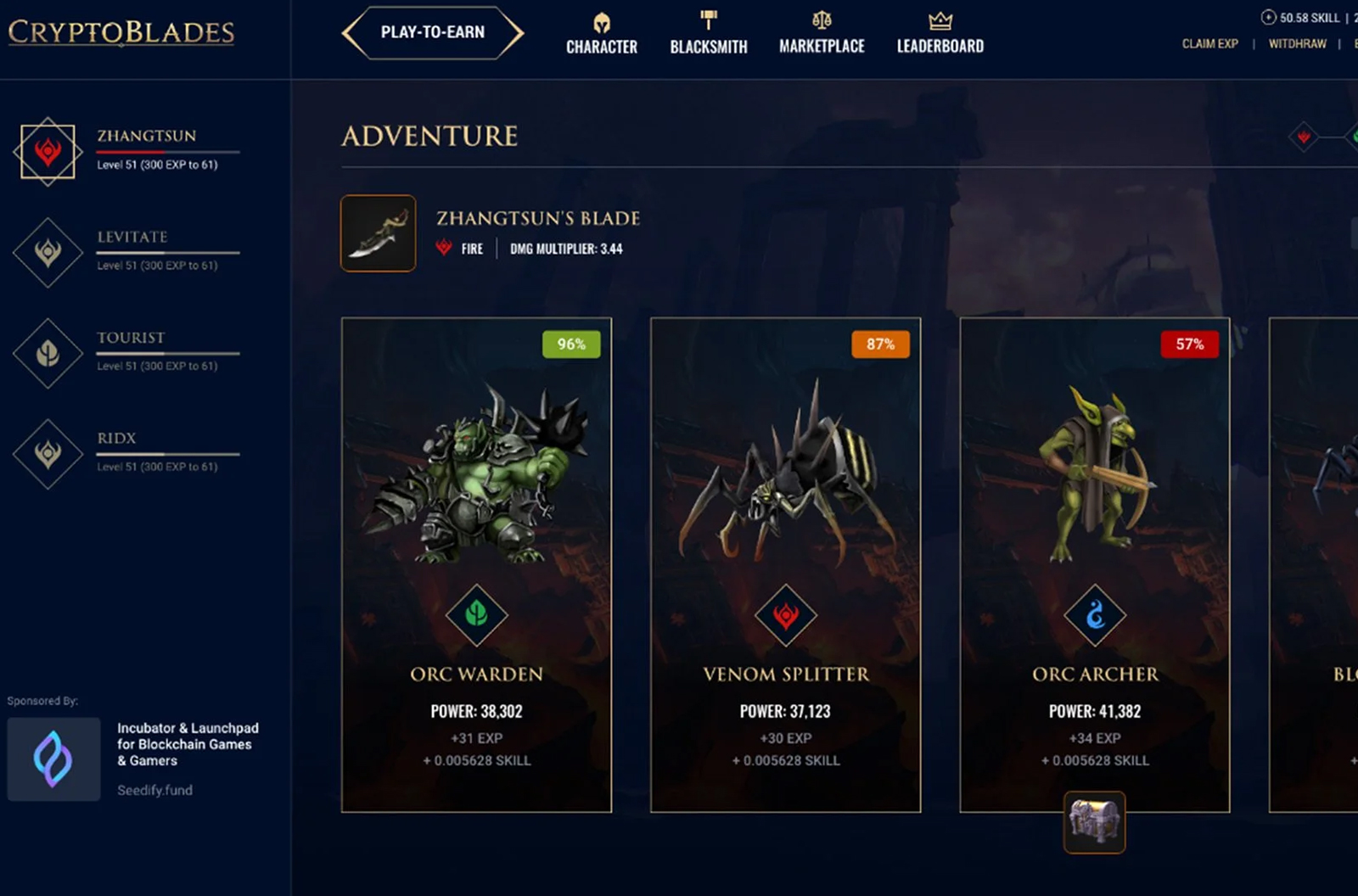Click the treasure chest under Orc Archer
Screen dimensions: 1358x896
coord(1093,822)
